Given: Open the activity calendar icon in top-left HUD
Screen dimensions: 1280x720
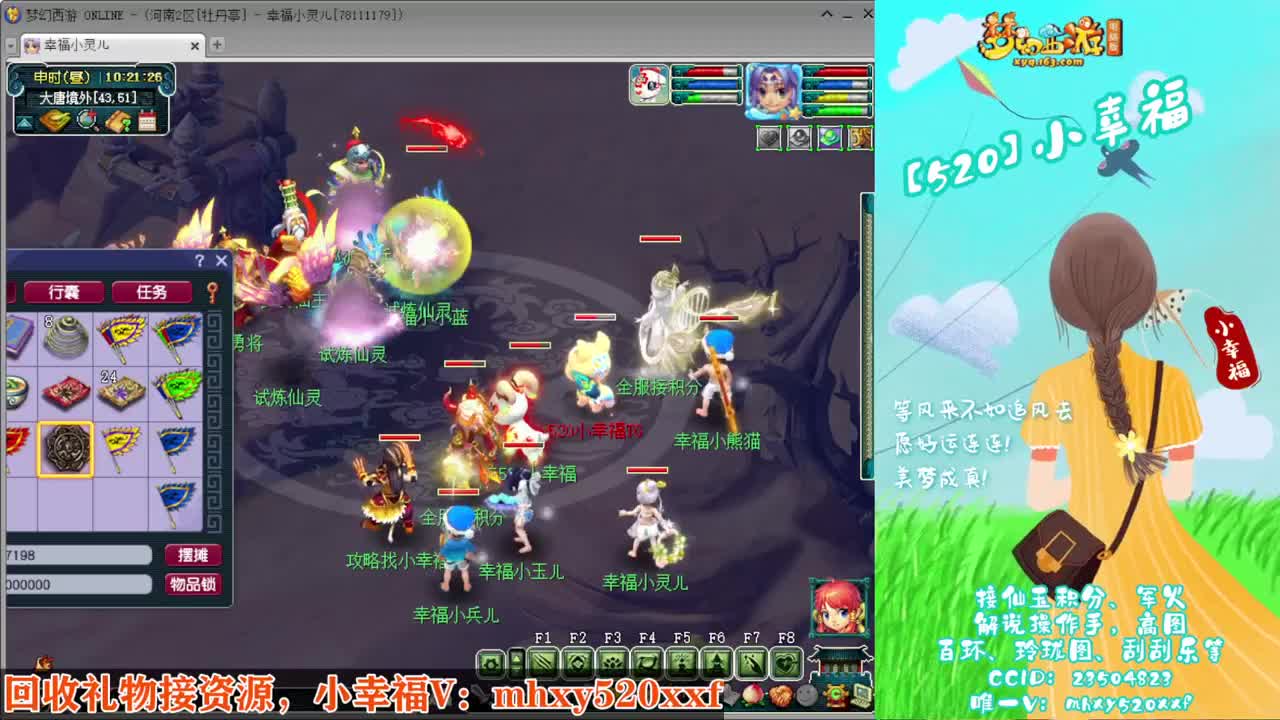Looking at the screenshot, I should click(x=147, y=120).
